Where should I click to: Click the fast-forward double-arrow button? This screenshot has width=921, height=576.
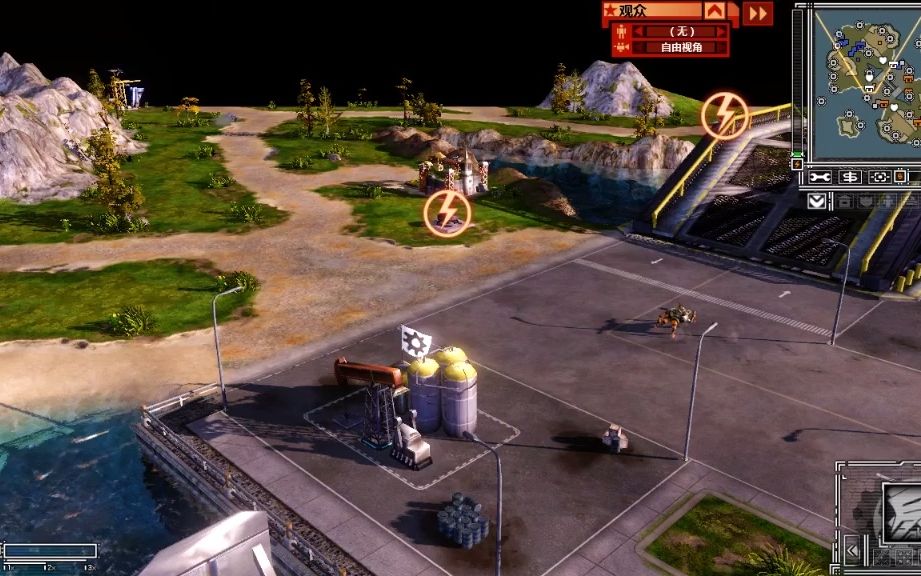(759, 13)
